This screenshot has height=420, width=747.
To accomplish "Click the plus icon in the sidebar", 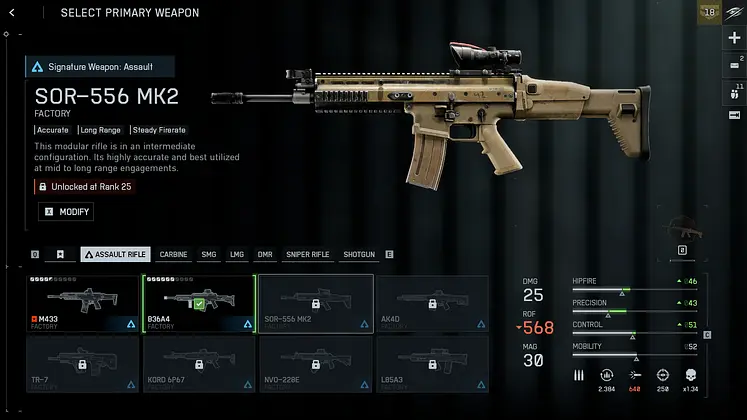I will point(734,38).
